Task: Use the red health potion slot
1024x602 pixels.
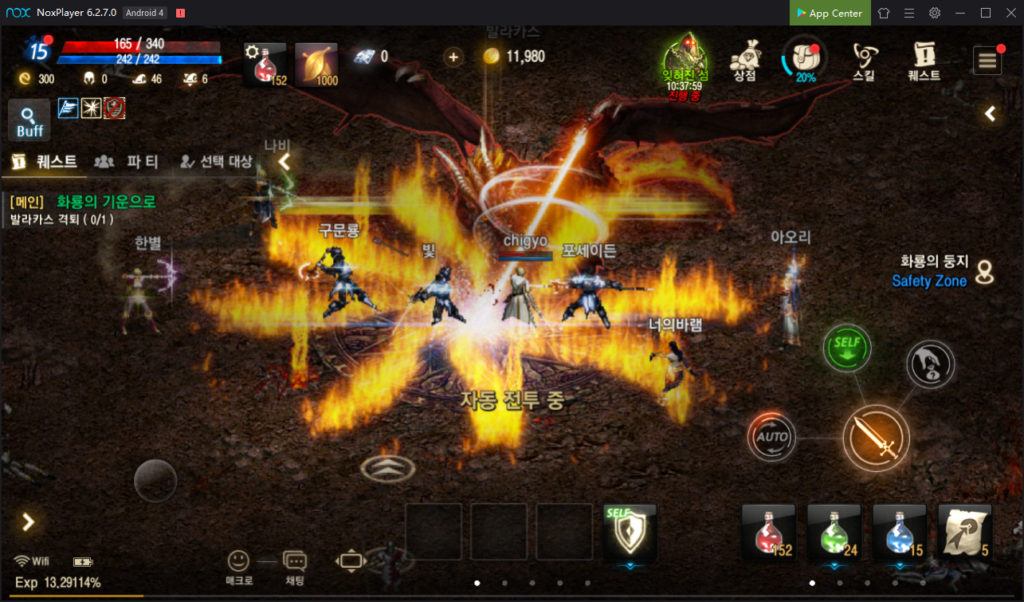Action: [x=768, y=531]
